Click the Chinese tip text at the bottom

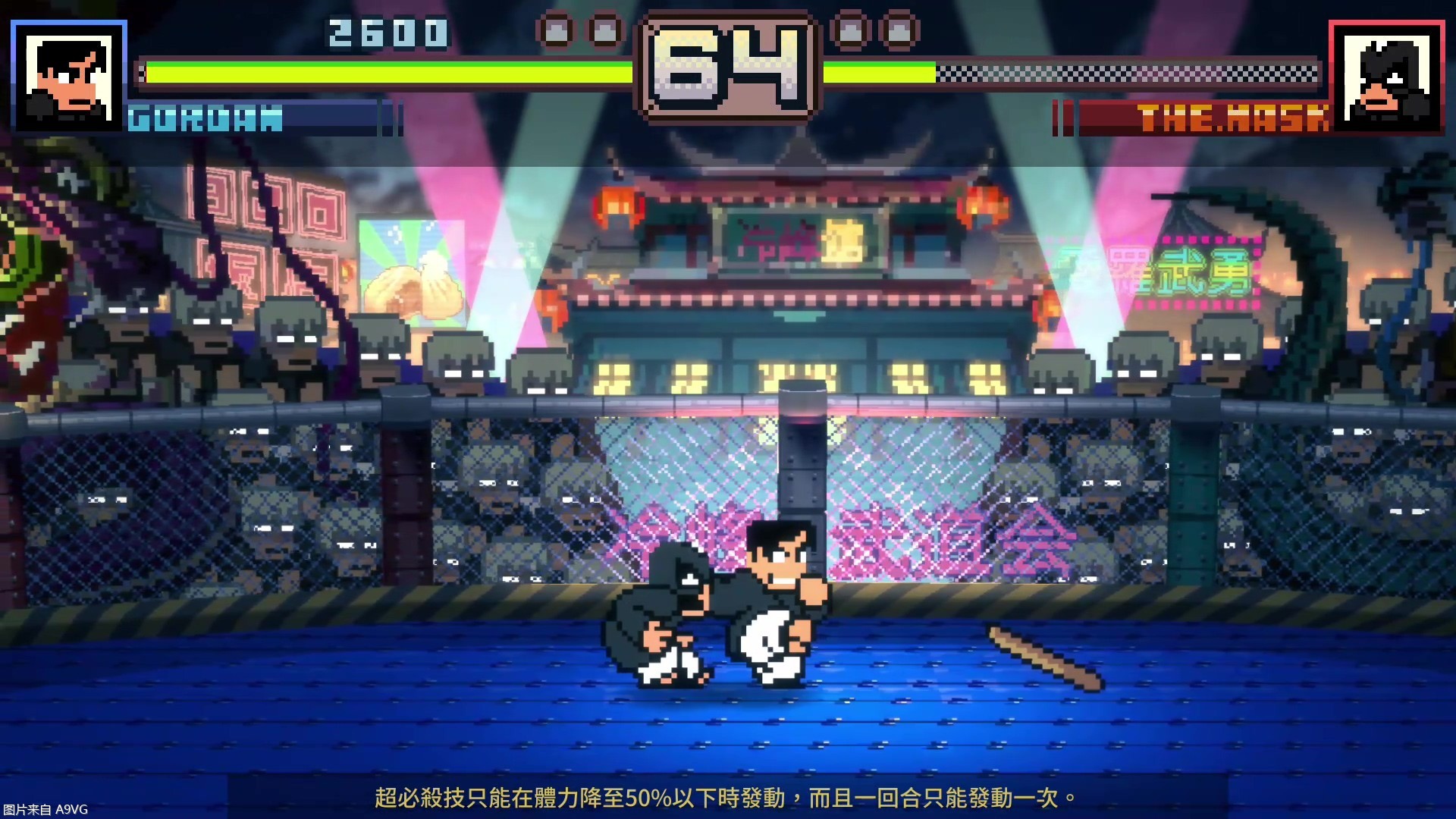[x=724, y=797]
